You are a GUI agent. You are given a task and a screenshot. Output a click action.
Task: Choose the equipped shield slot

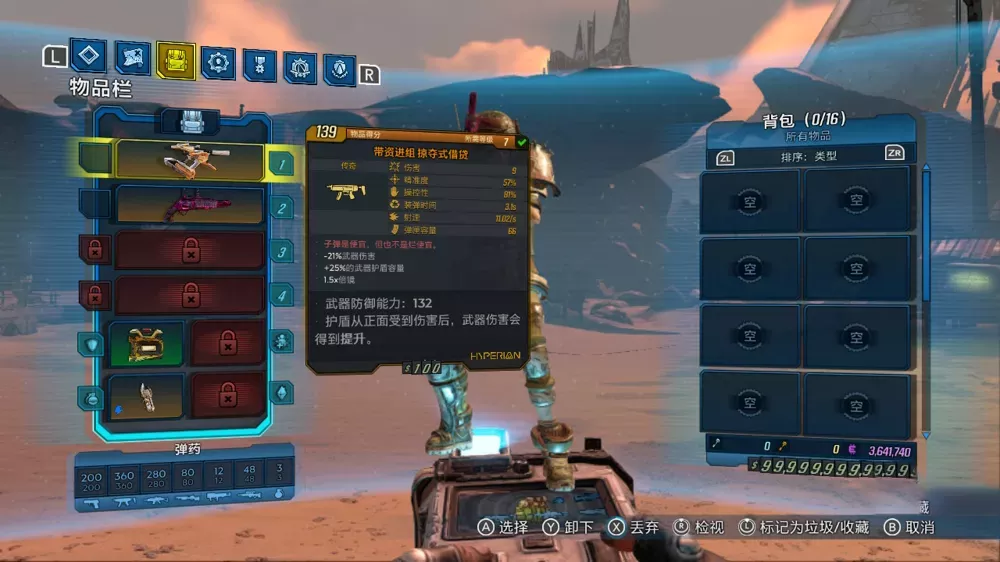tap(146, 343)
